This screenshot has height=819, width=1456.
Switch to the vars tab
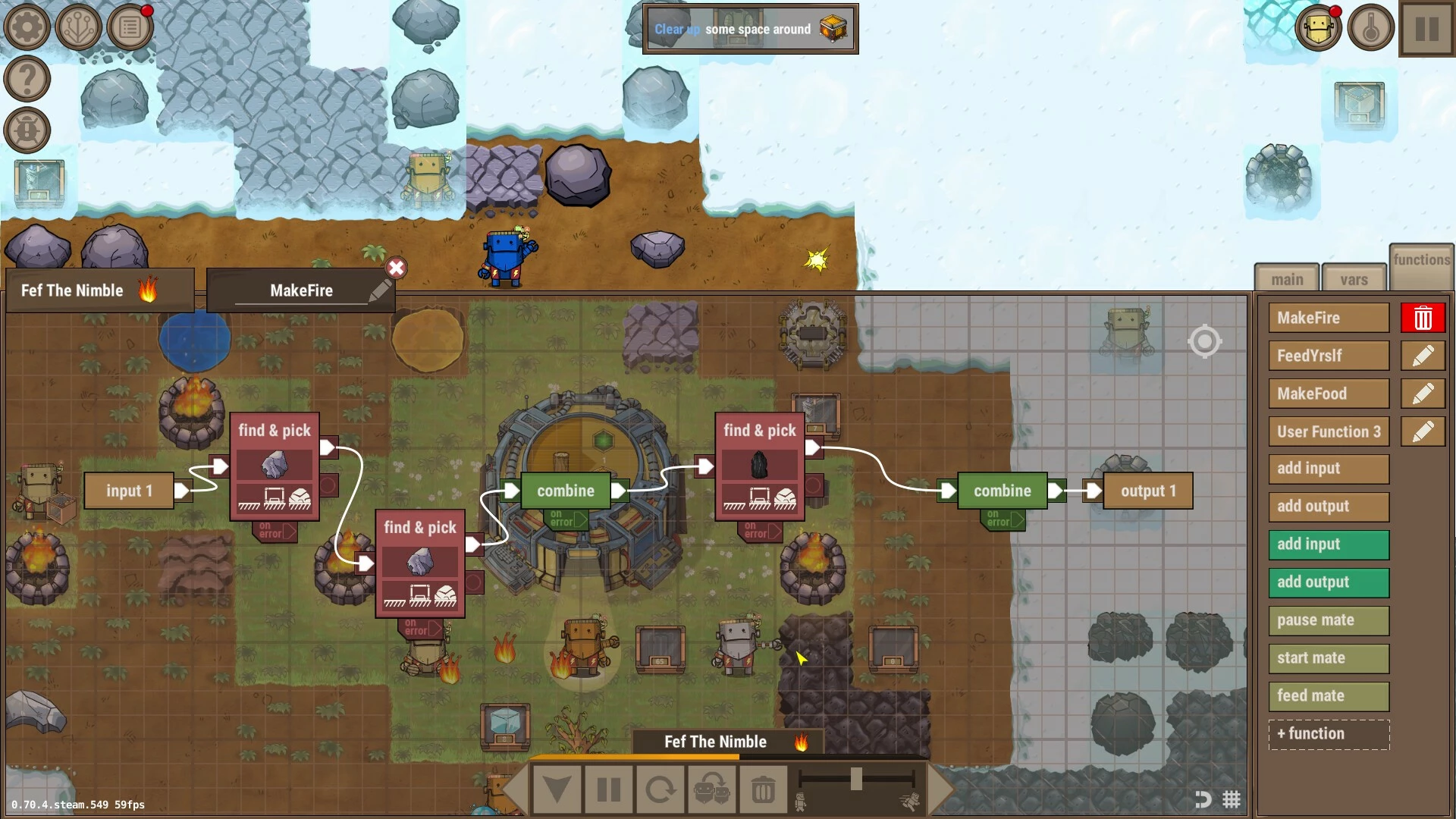pyautogui.click(x=1354, y=279)
